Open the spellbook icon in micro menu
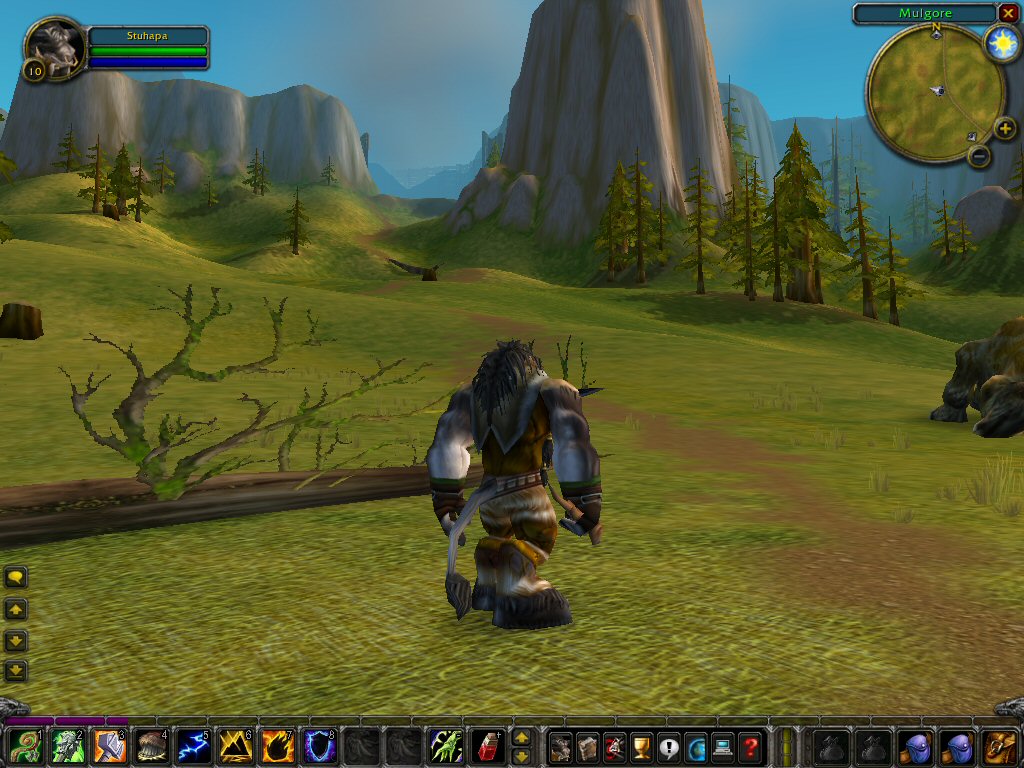1024x768 pixels. pyautogui.click(x=588, y=746)
